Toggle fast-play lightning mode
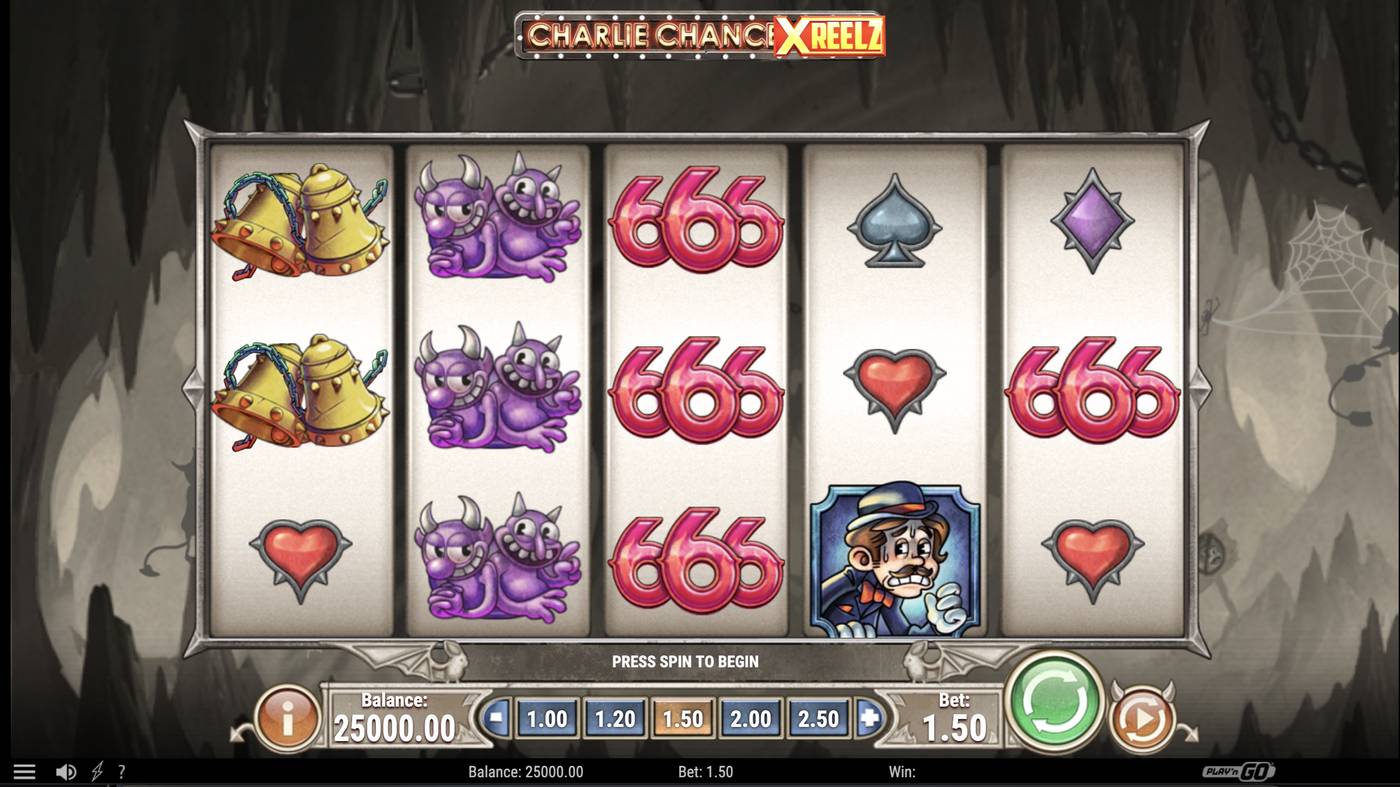This screenshot has height=787, width=1400. coord(94,771)
